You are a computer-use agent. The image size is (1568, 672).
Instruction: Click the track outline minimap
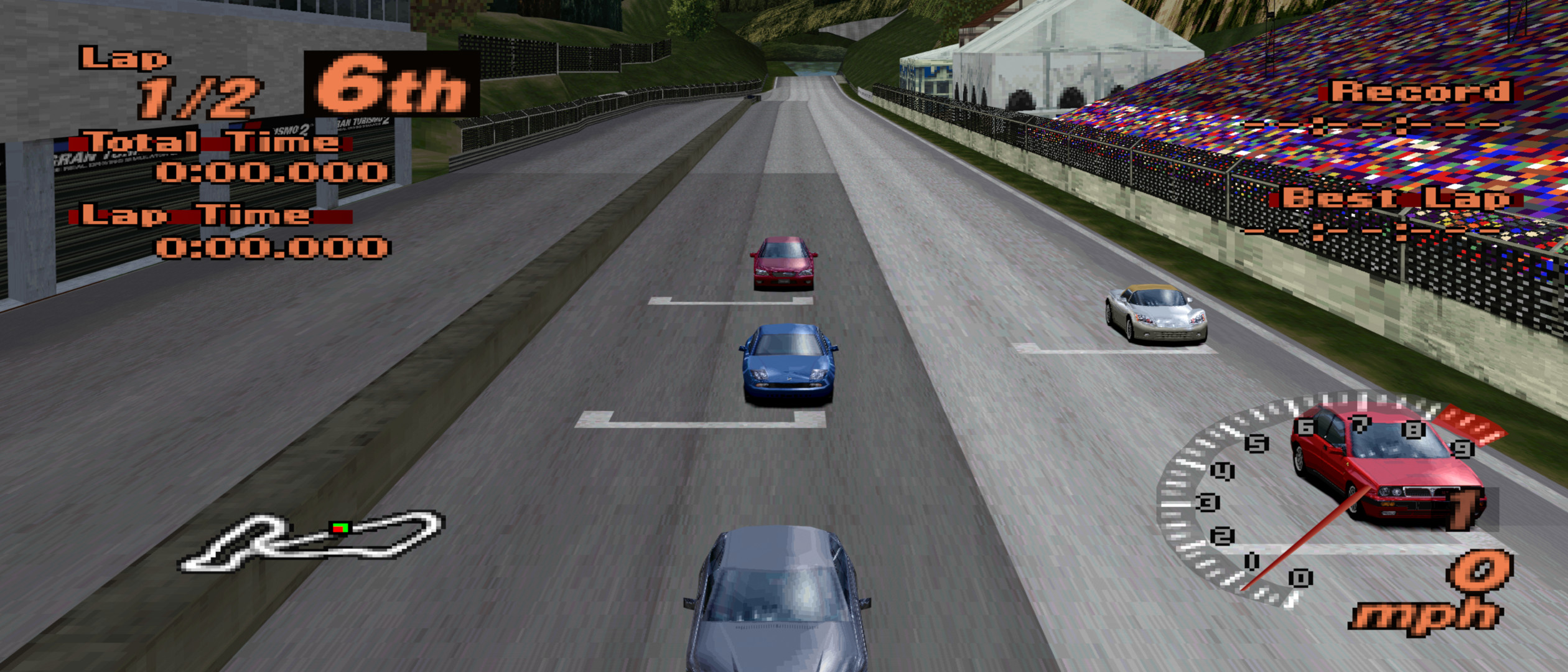311,540
